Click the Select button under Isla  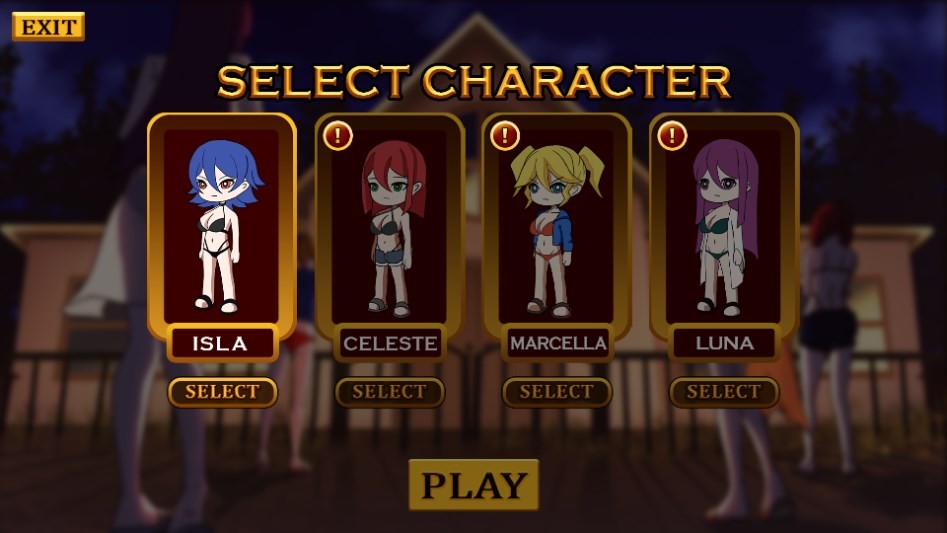point(222,392)
